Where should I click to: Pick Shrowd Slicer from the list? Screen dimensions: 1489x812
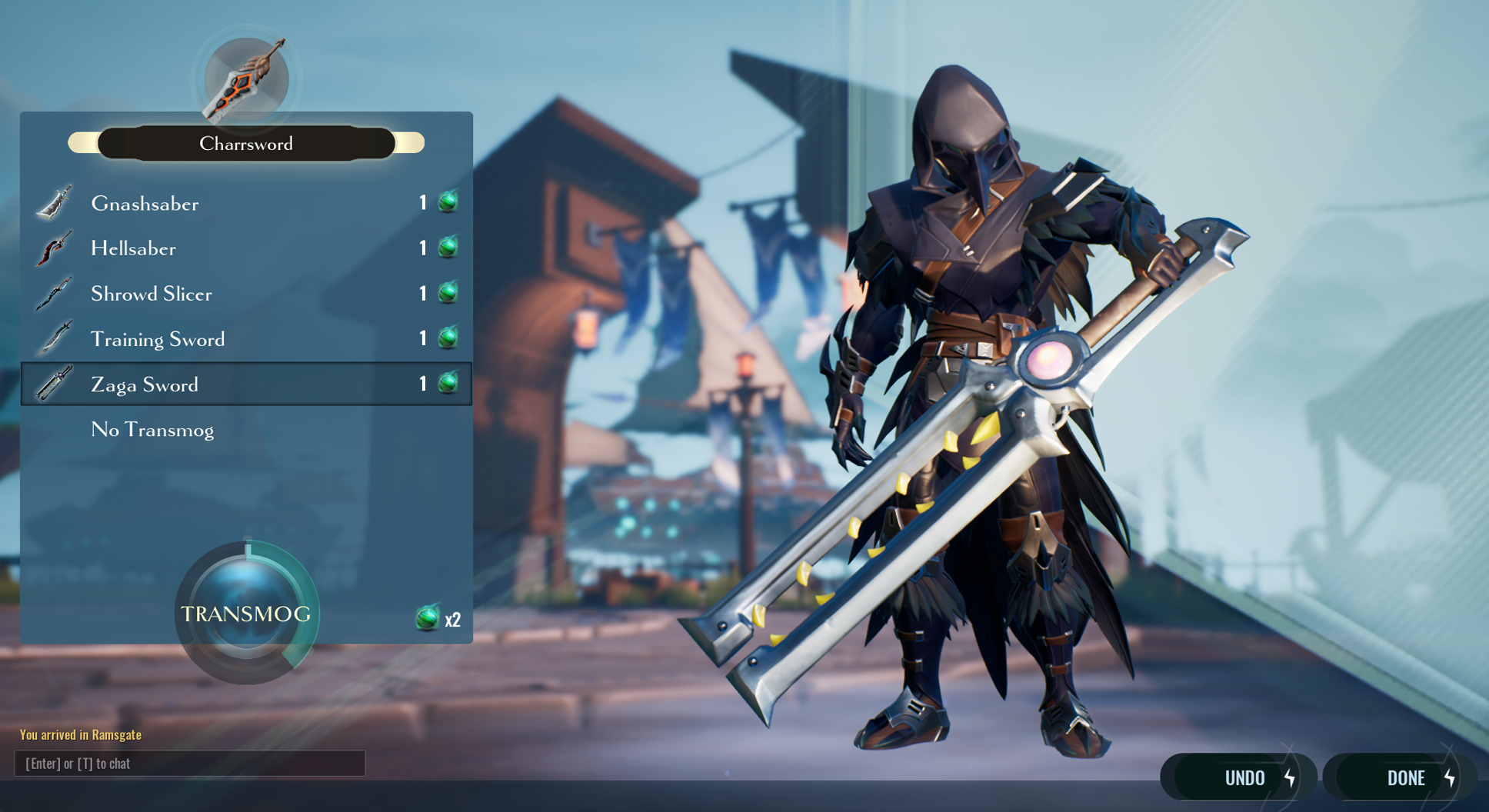(246, 294)
